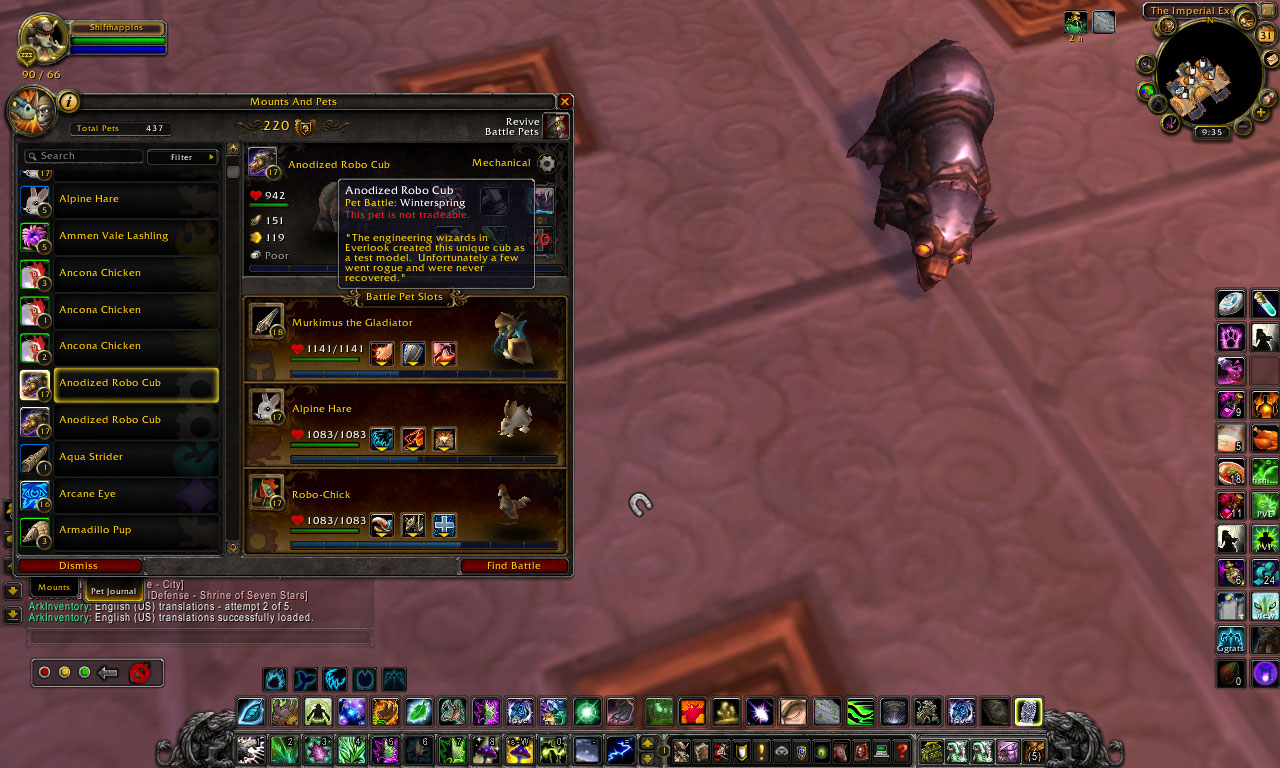Viewport: 1280px width, 768px height.
Task: Open the pet options gear beside Mechanical
Action: coord(547,163)
